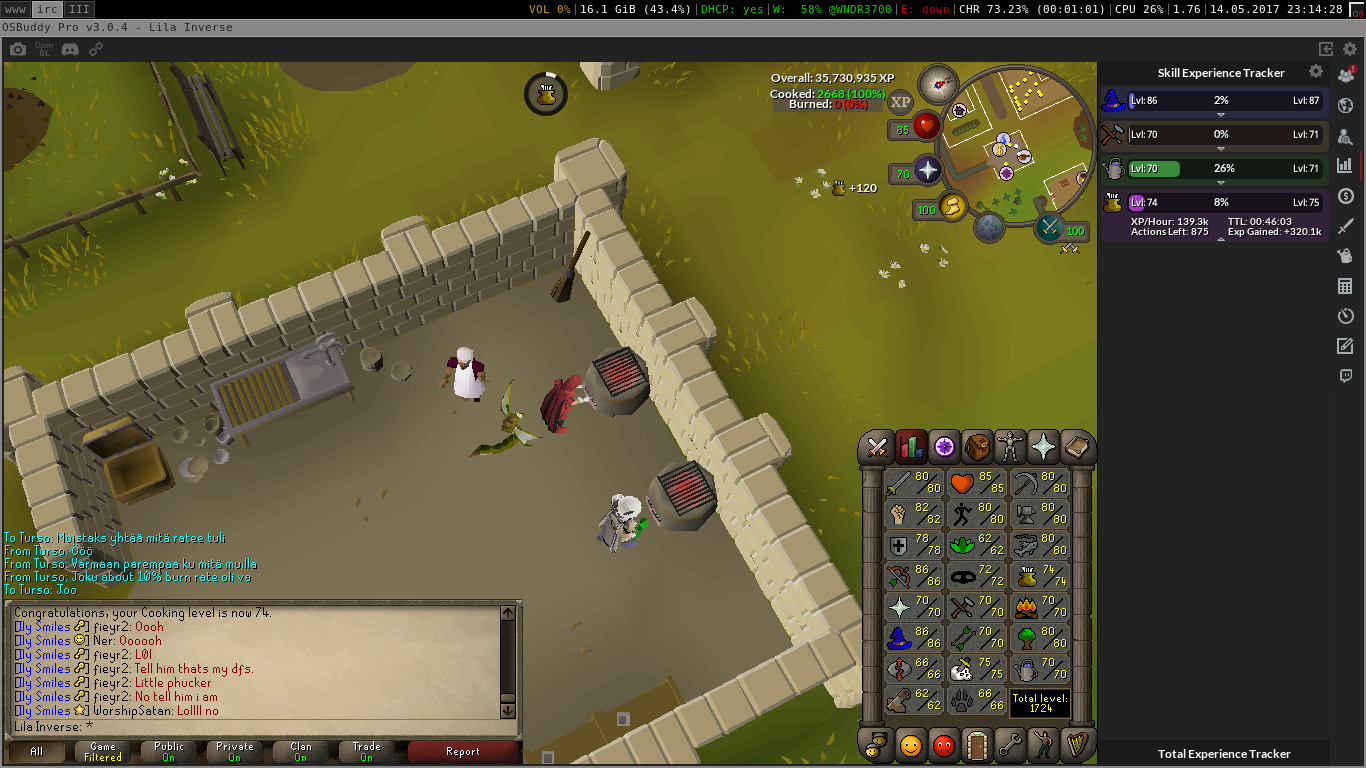Open the Private chat tab
Screen dimensions: 1366x768
(x=235, y=752)
